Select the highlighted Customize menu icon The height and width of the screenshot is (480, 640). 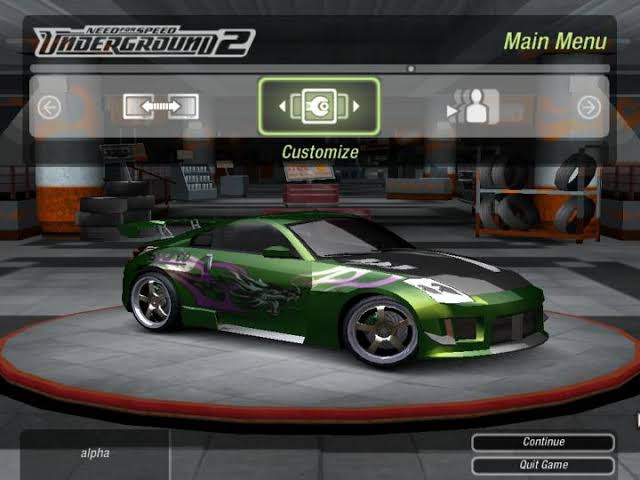tap(319, 106)
